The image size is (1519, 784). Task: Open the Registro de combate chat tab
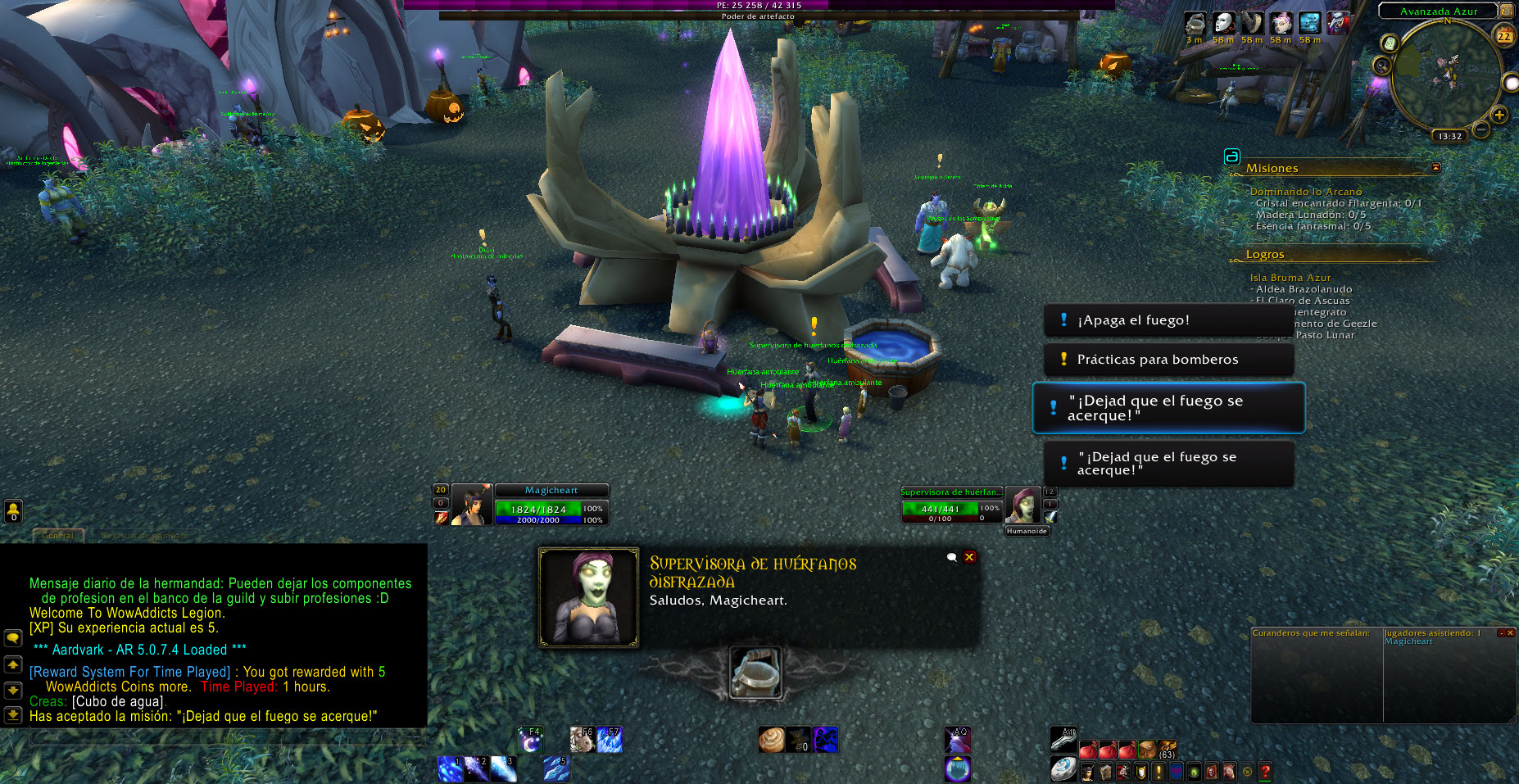[144, 536]
